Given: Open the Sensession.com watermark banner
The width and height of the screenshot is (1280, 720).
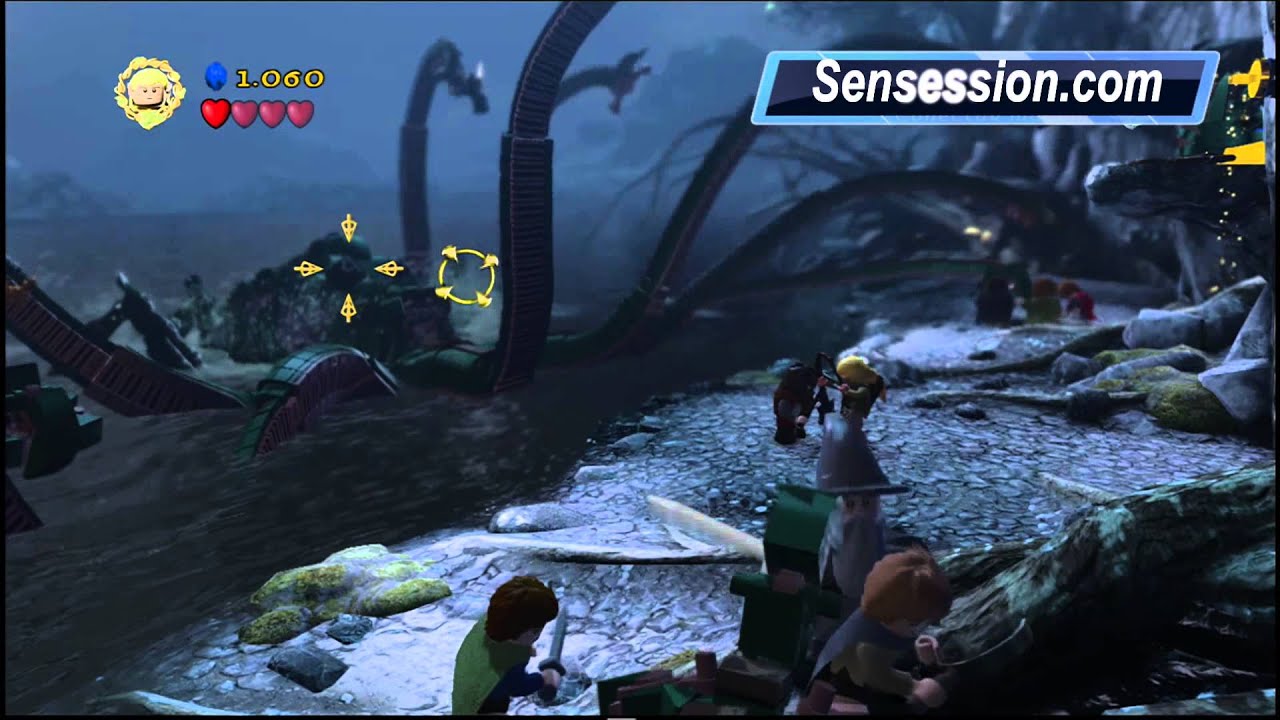Looking at the screenshot, I should (985, 87).
